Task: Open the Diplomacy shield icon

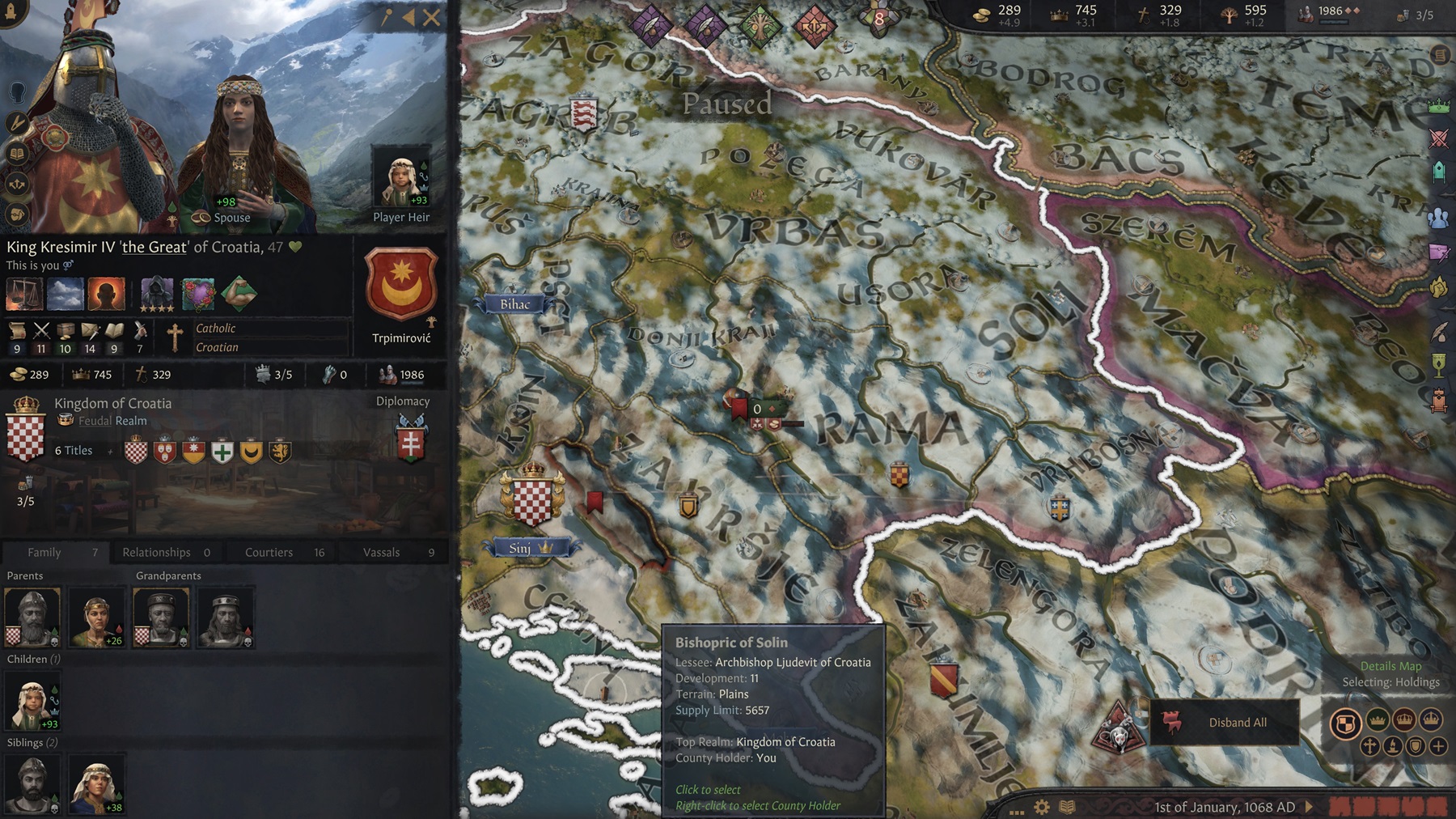Action: click(411, 438)
